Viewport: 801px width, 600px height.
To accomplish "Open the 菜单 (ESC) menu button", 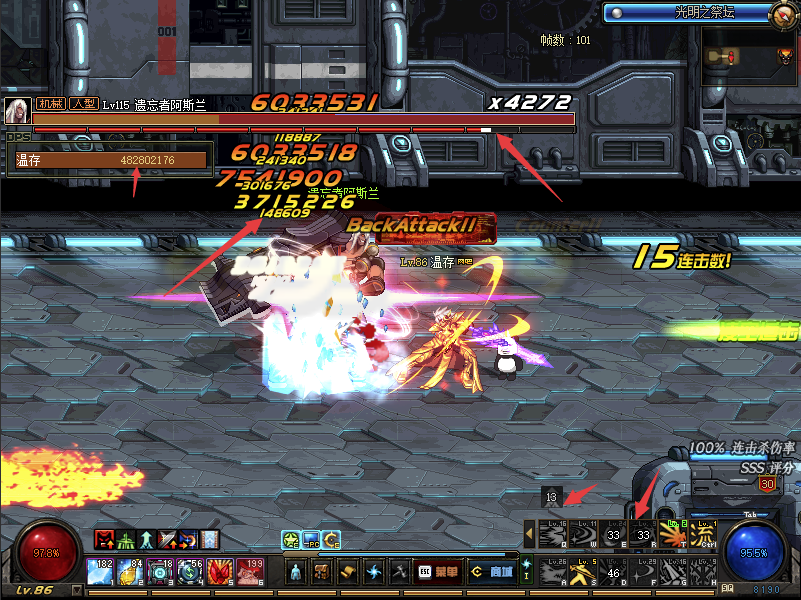I will coord(436,572).
